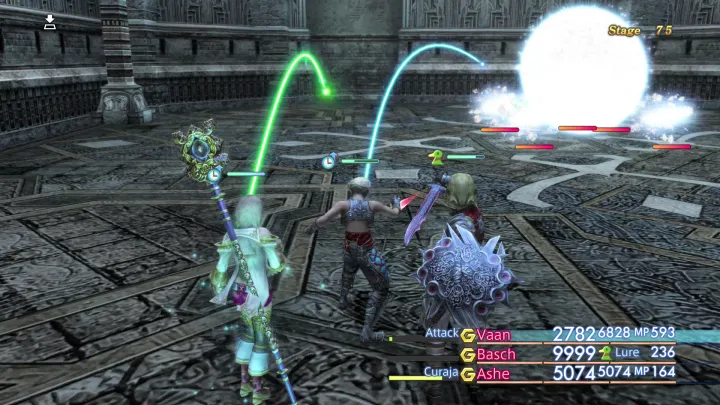The image size is (720, 405).
Task: Select Vaan in the party list
Action: [494, 335]
